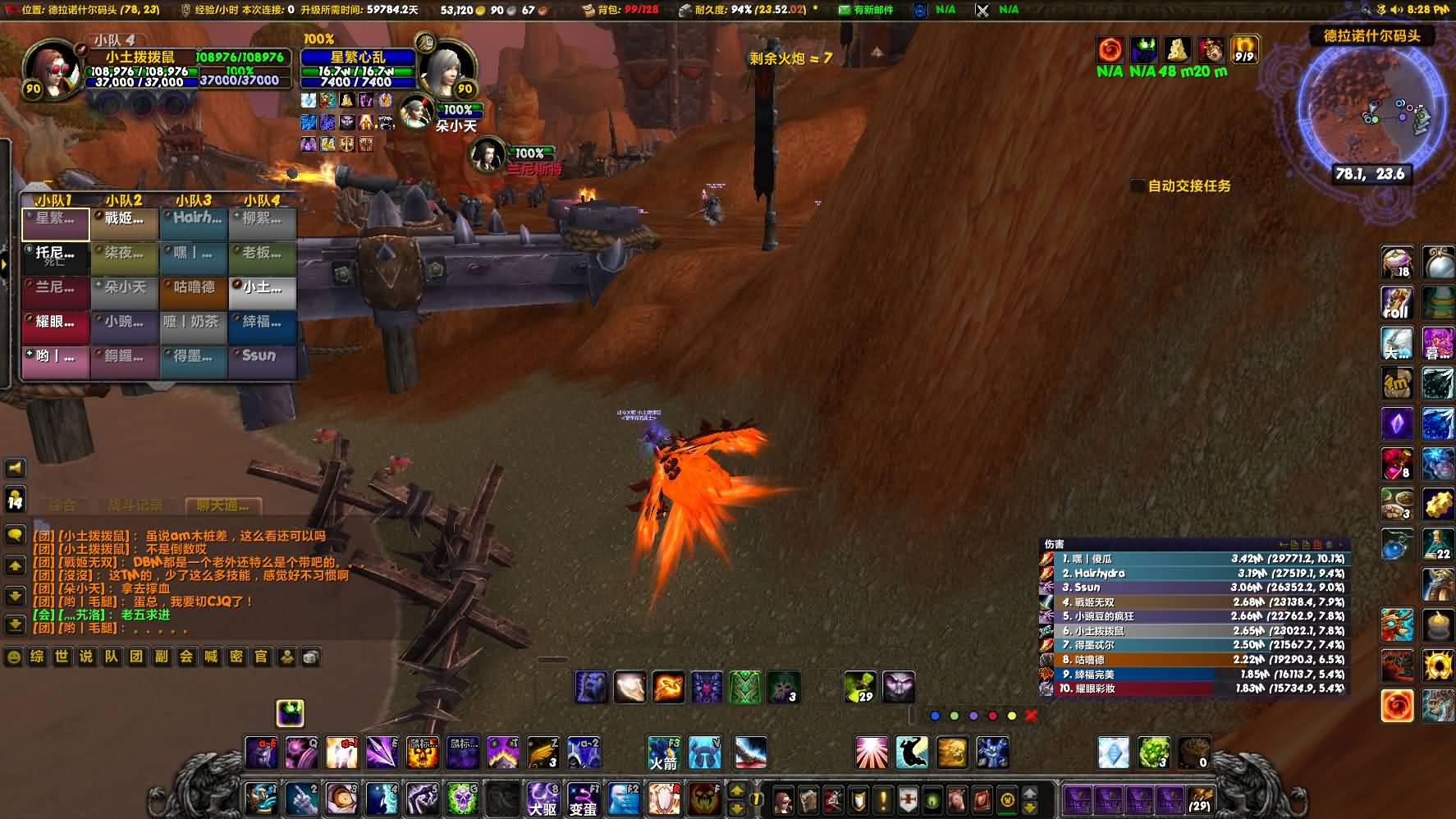Click the 世 world channel button
Viewport: 1456px width, 819px height.
(62, 657)
